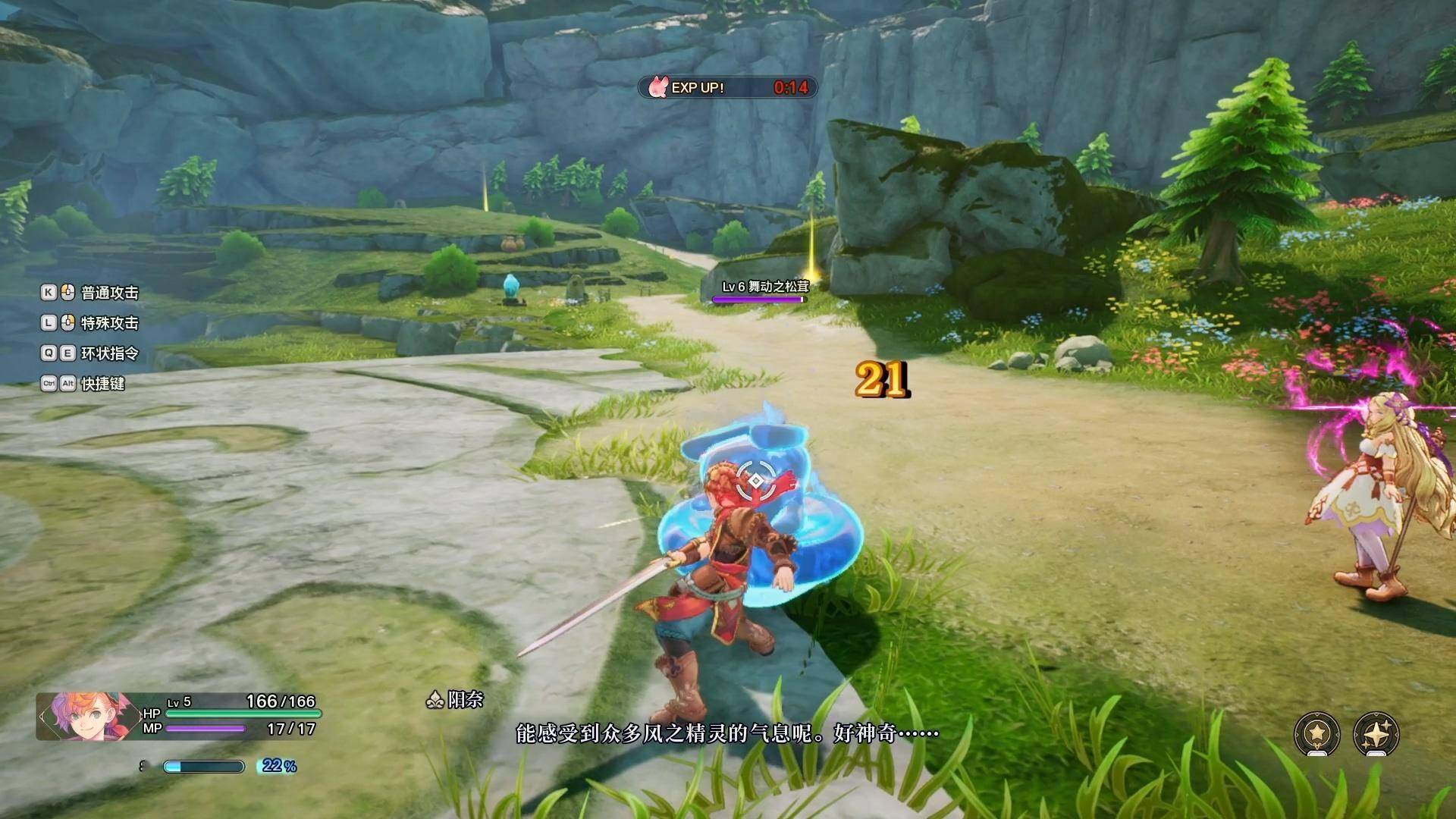Image resolution: width=1456 pixels, height=819 pixels.
Task: Activate the single gold star skill icon
Action: [1317, 733]
